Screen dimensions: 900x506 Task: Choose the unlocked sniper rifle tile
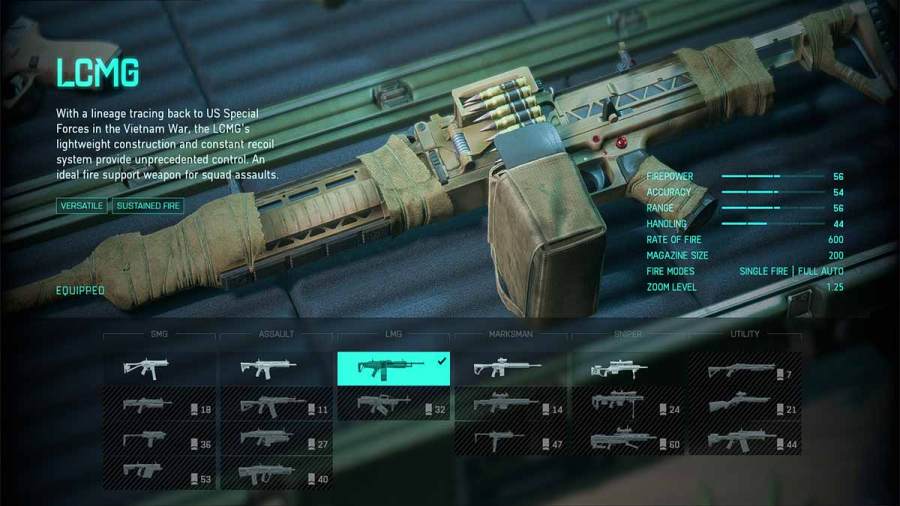click(627, 368)
